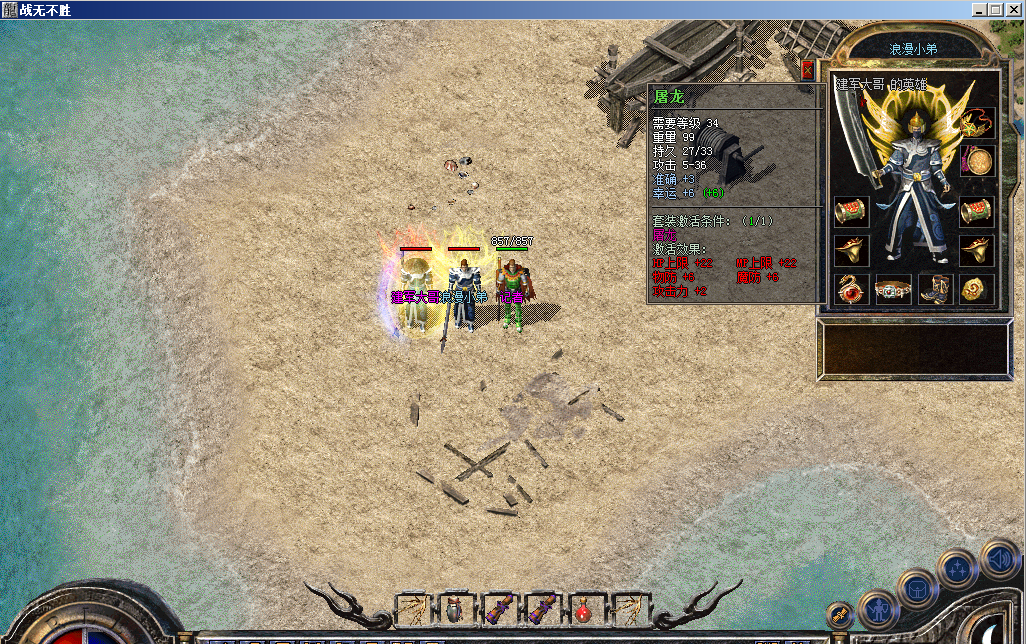This screenshot has height=644, width=1026.
Task: Open the skills button with stars
Action: click(957, 568)
